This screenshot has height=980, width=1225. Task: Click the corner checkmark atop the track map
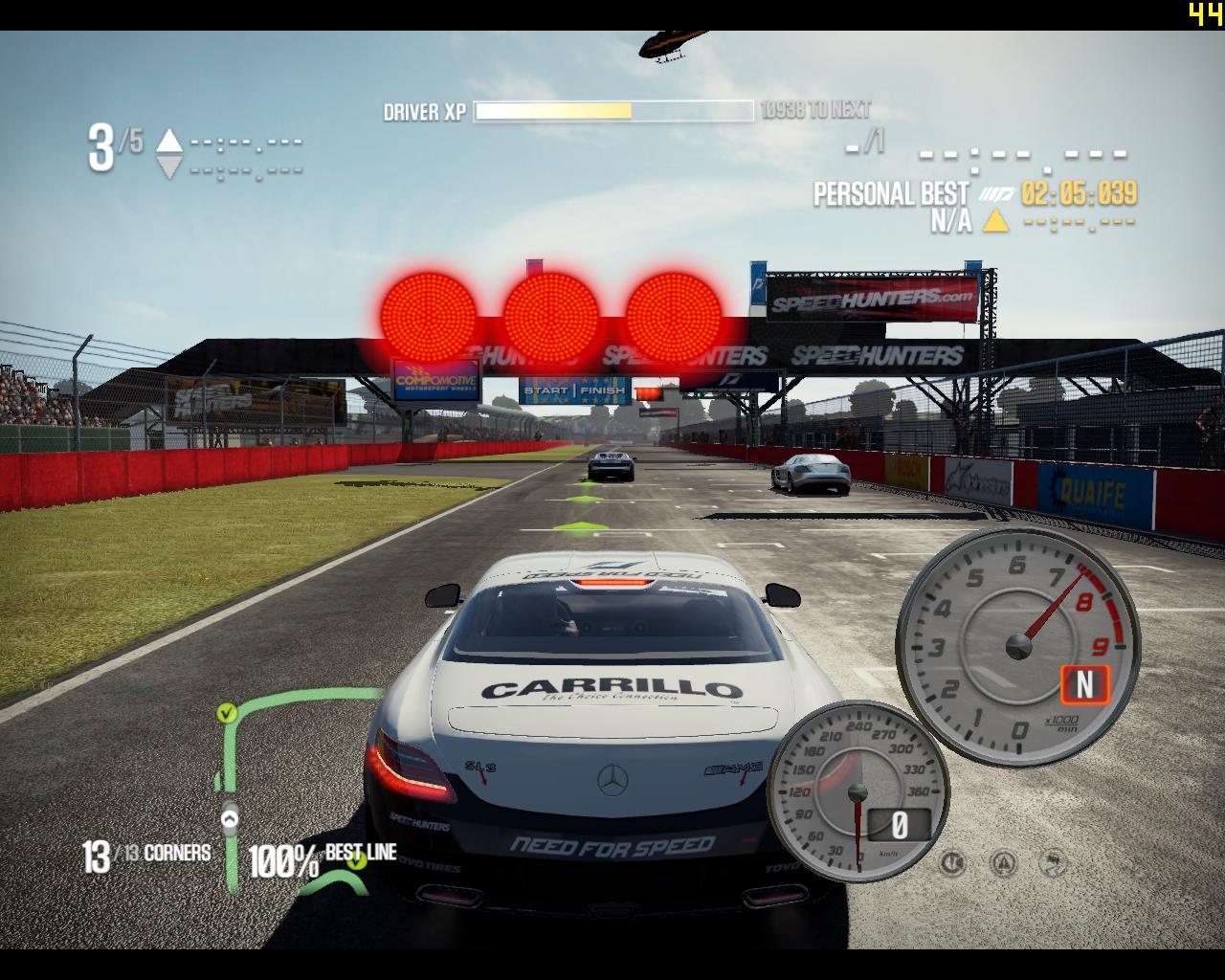click(227, 712)
